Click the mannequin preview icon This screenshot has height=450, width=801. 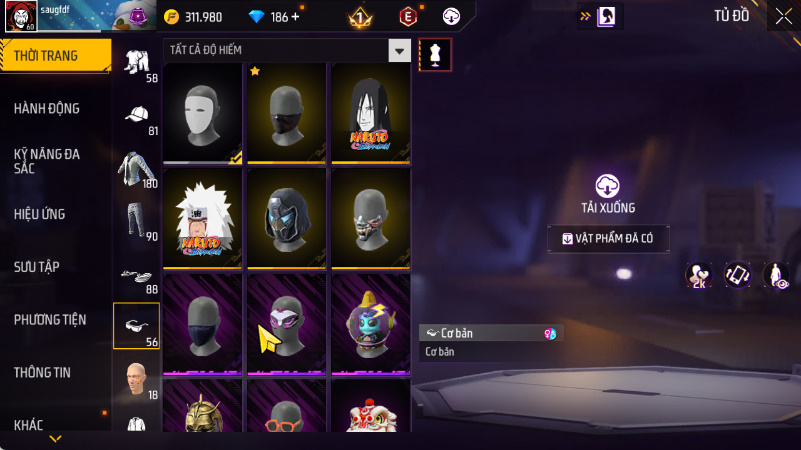pyautogui.click(x=435, y=55)
